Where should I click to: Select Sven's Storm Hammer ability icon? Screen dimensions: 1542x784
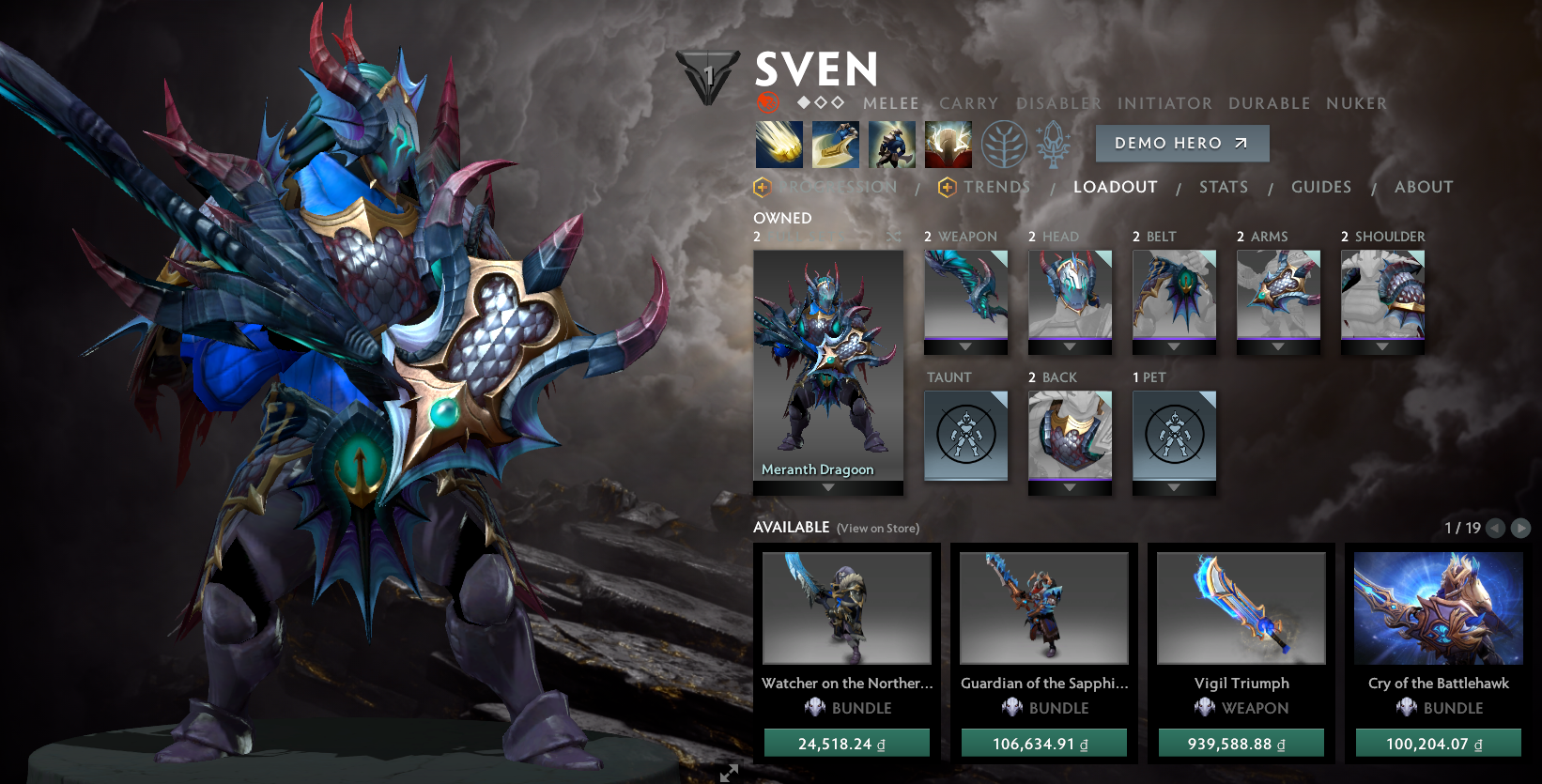point(778,146)
